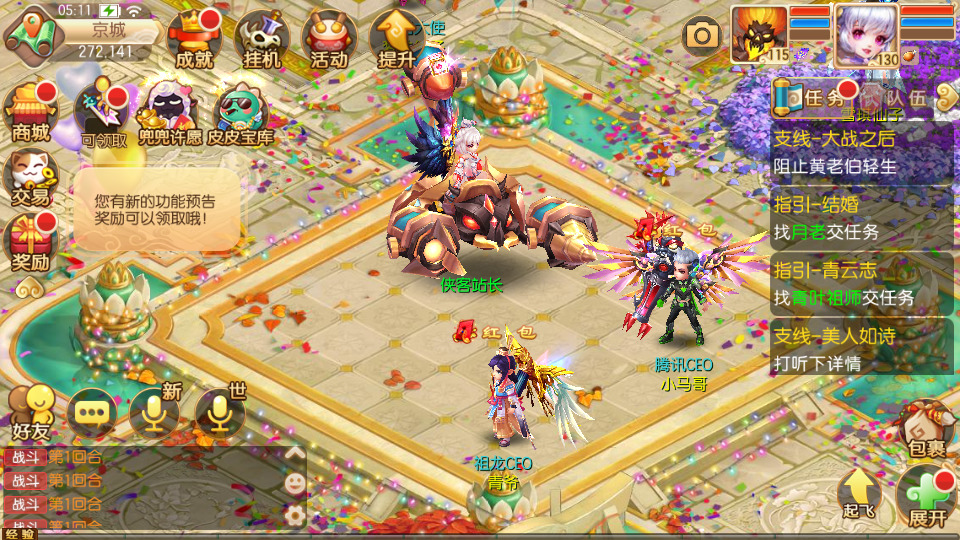Viewport: 960px width, 540px height.
Task: Open the 奖励 rewards gift box
Action: (x=30, y=243)
